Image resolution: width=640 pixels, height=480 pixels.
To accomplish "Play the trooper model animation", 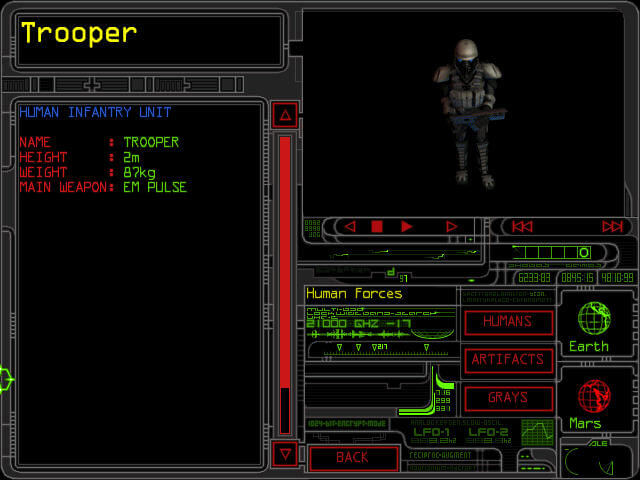I will click(x=407, y=227).
